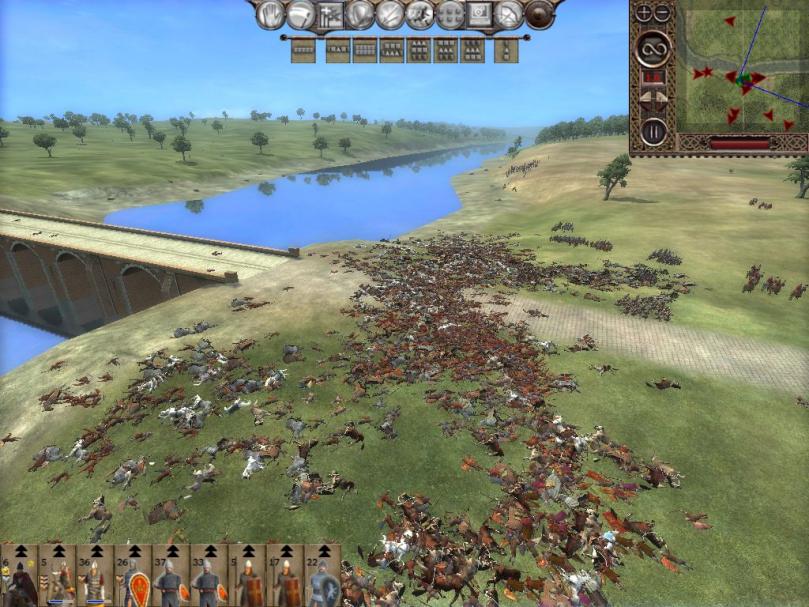
Task: Click the round wooden shield button
Action: (x=540, y=14)
